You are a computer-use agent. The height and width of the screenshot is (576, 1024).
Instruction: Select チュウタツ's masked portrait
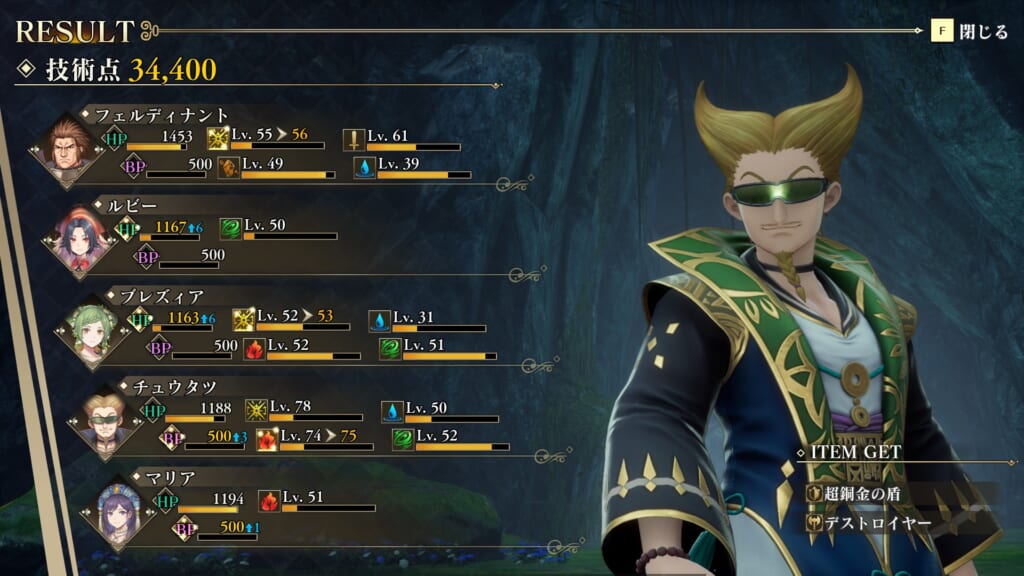[x=105, y=420]
